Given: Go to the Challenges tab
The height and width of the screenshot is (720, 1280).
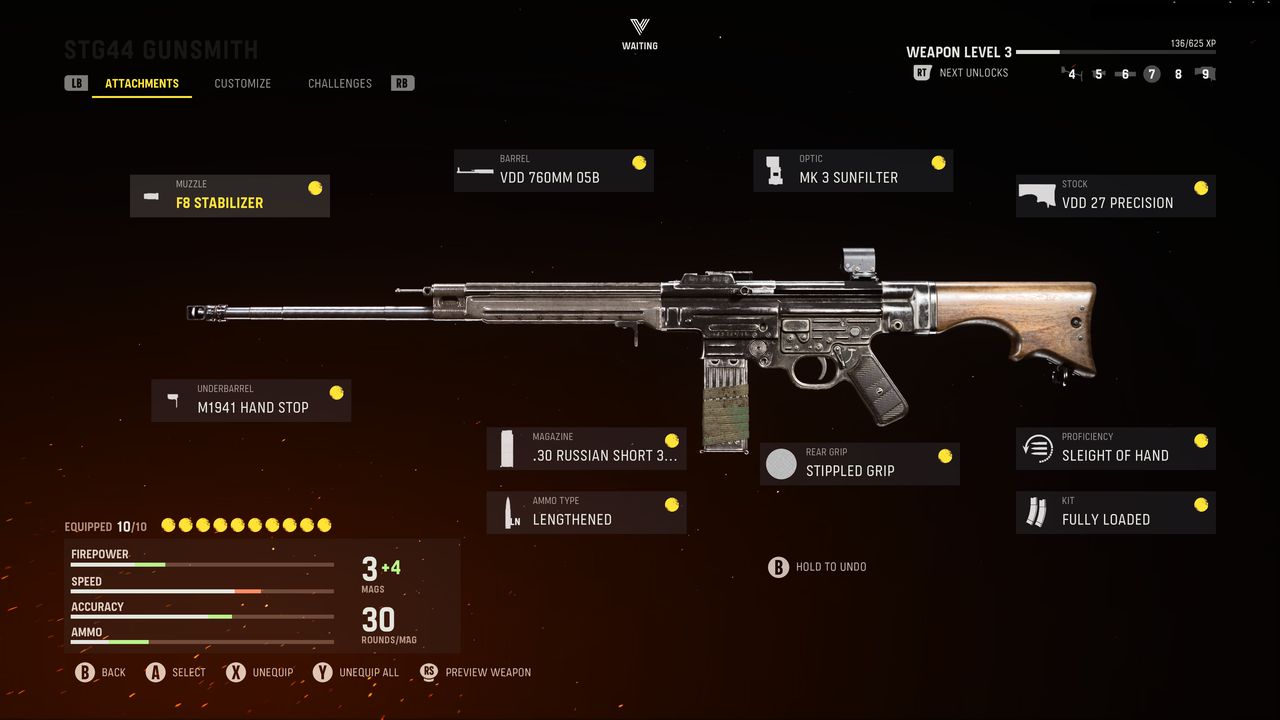Looking at the screenshot, I should tap(340, 84).
